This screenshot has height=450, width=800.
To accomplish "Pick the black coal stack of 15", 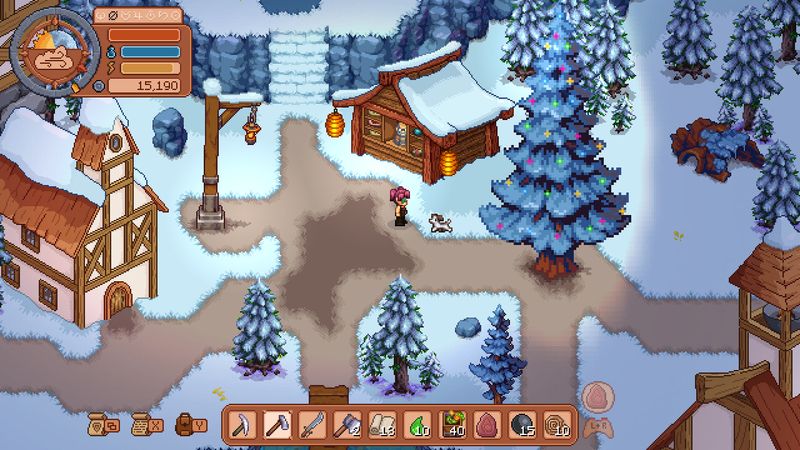I will click(523, 425).
